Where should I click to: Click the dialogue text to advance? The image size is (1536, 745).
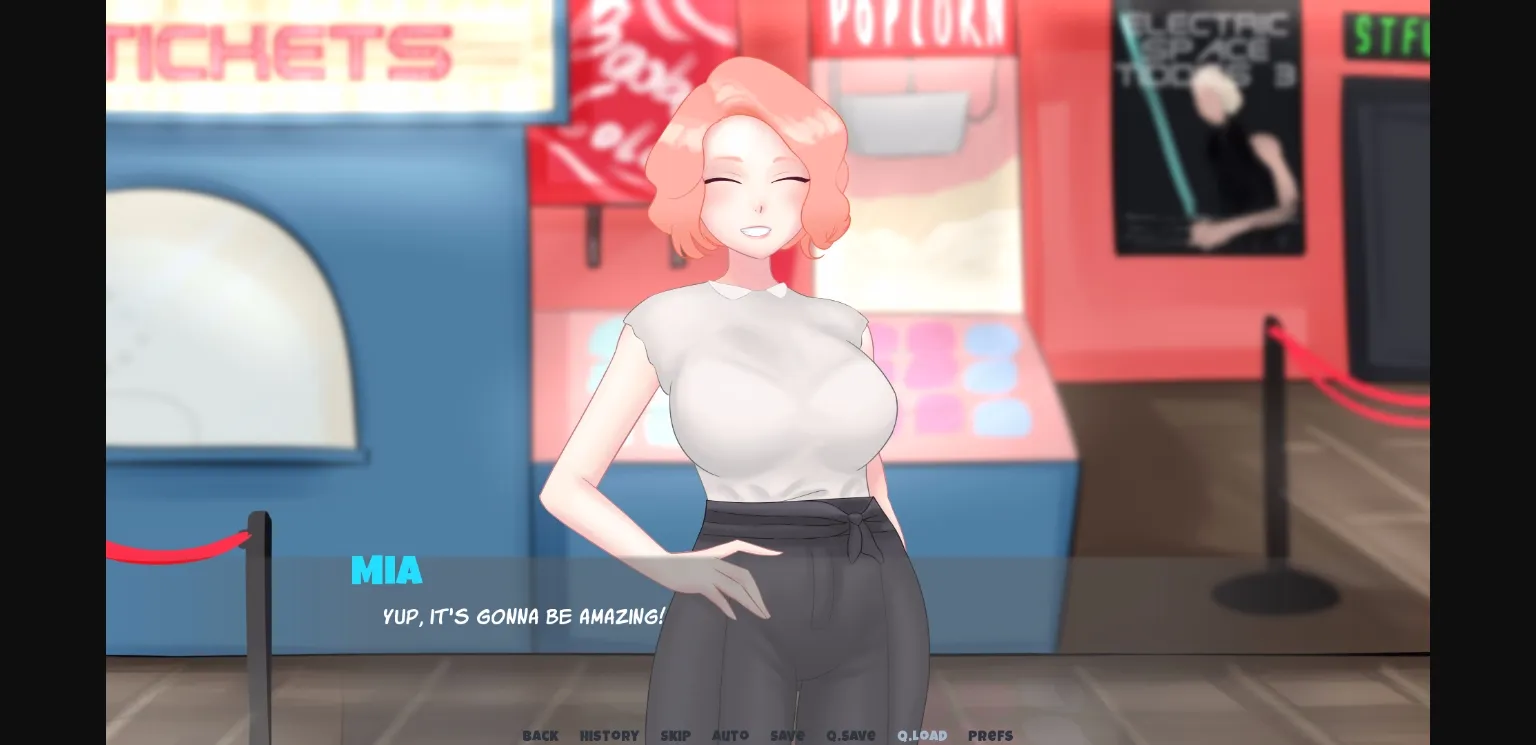524,617
